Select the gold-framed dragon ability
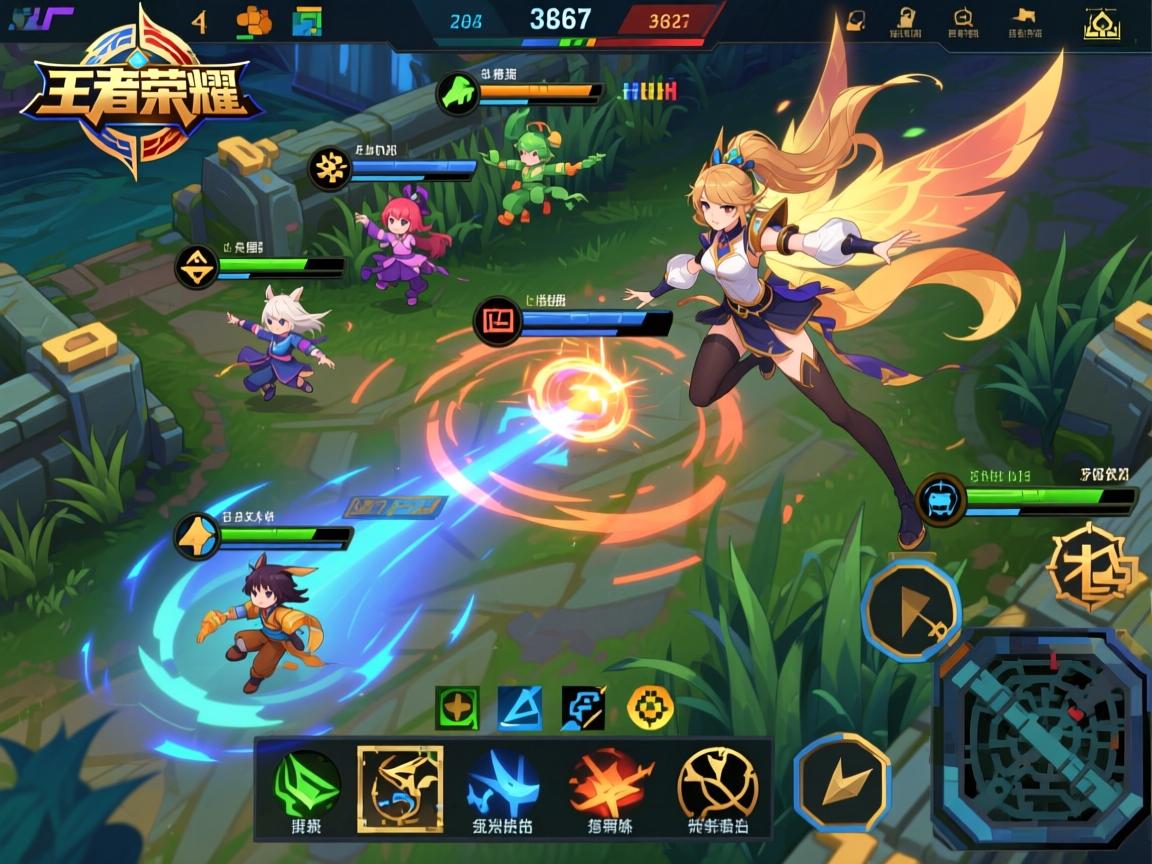The width and height of the screenshot is (1152, 864). 400,787
